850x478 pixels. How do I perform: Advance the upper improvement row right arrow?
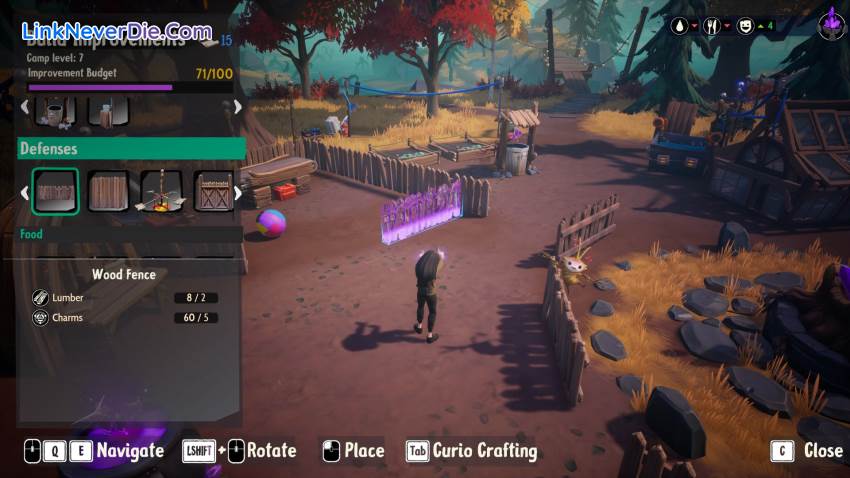coord(238,107)
